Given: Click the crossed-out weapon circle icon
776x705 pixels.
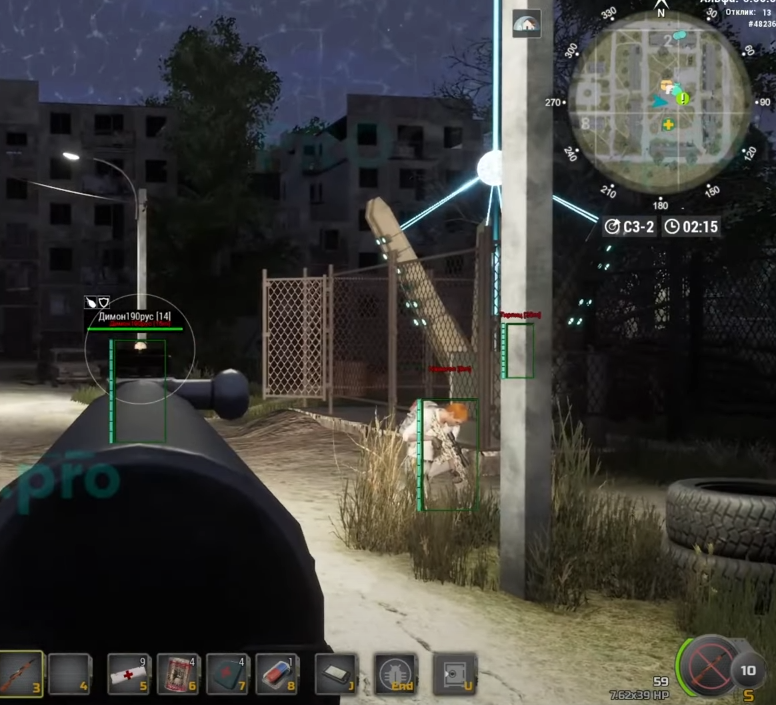Looking at the screenshot, I should pos(711,664).
